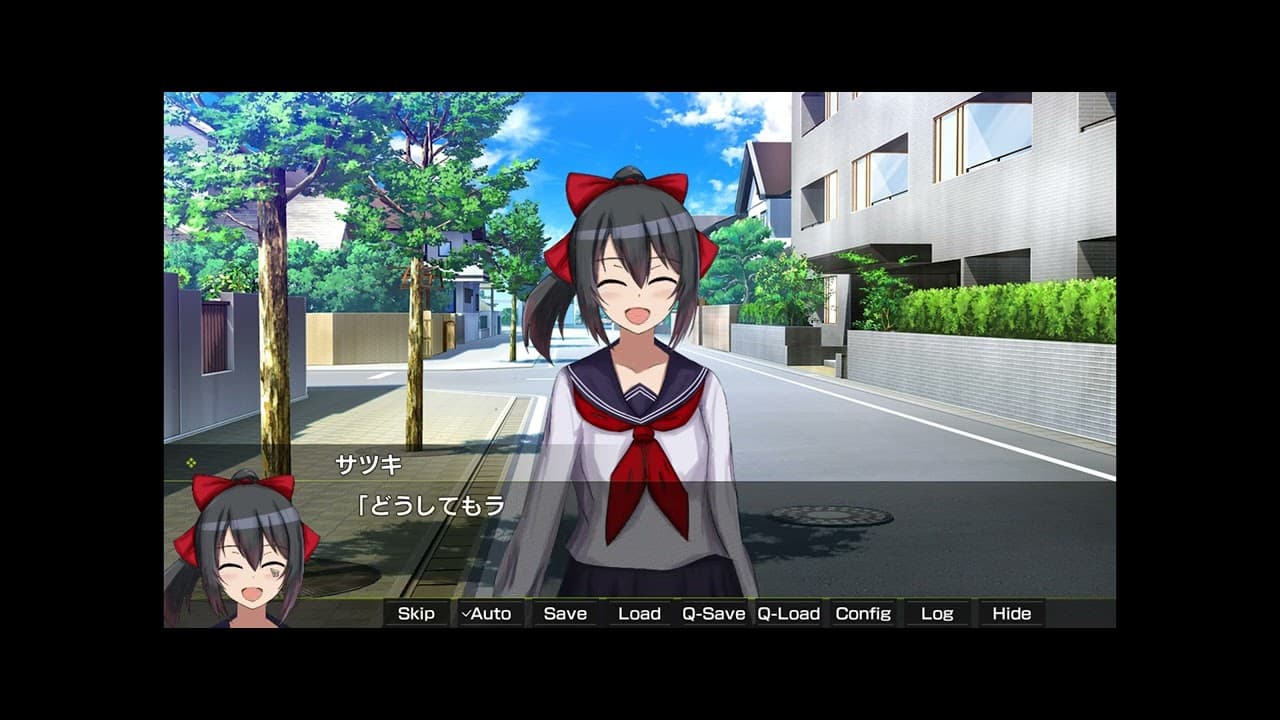The width and height of the screenshot is (1280, 720).
Task: Click the Config label on the toolbar
Action: [x=864, y=613]
